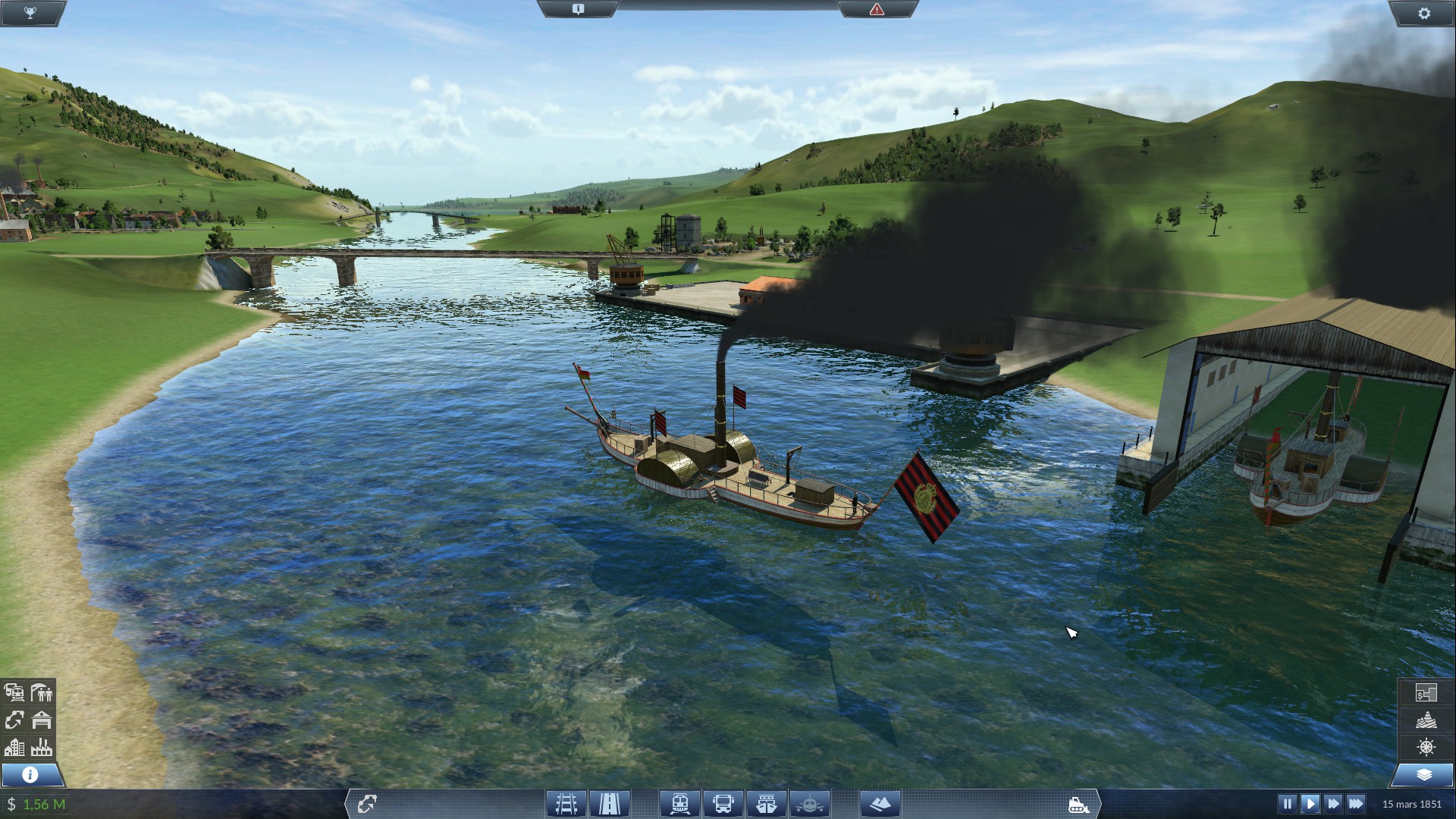Viewport: 1456px width, 819px height.
Task: Pause the game simulation
Action: [x=1287, y=803]
